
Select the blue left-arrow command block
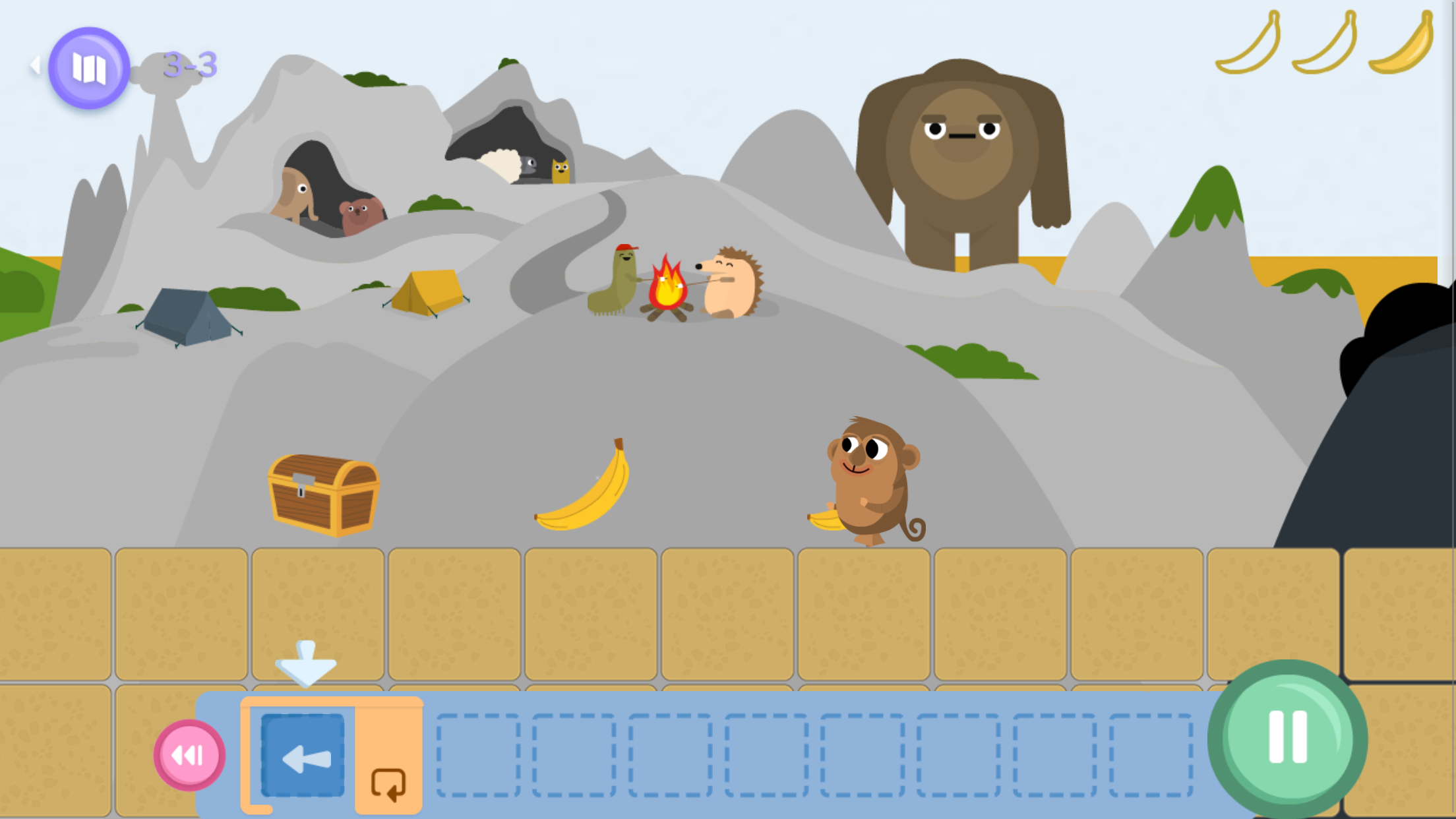pos(303,755)
